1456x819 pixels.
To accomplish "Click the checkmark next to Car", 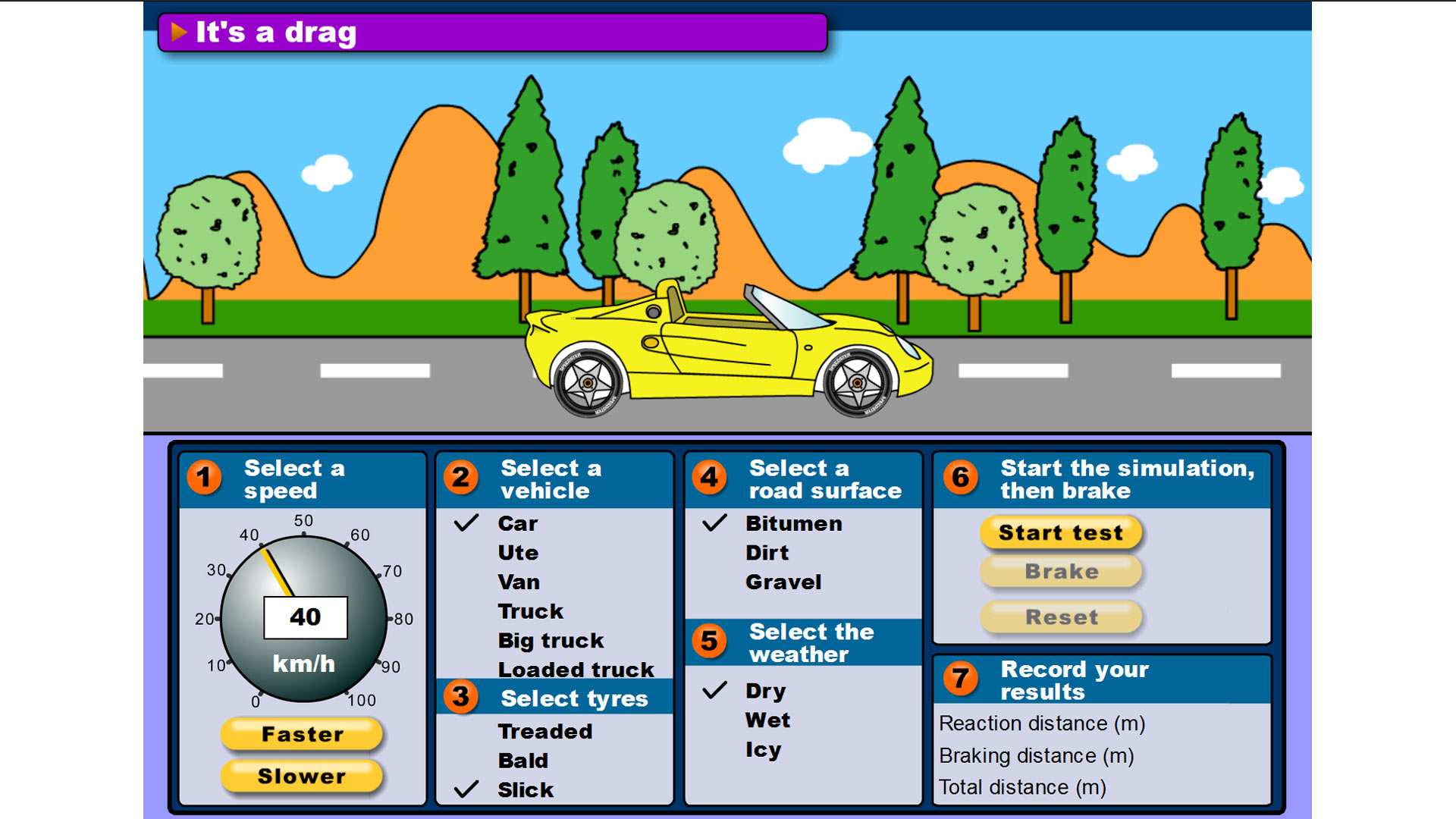I will click(x=465, y=523).
